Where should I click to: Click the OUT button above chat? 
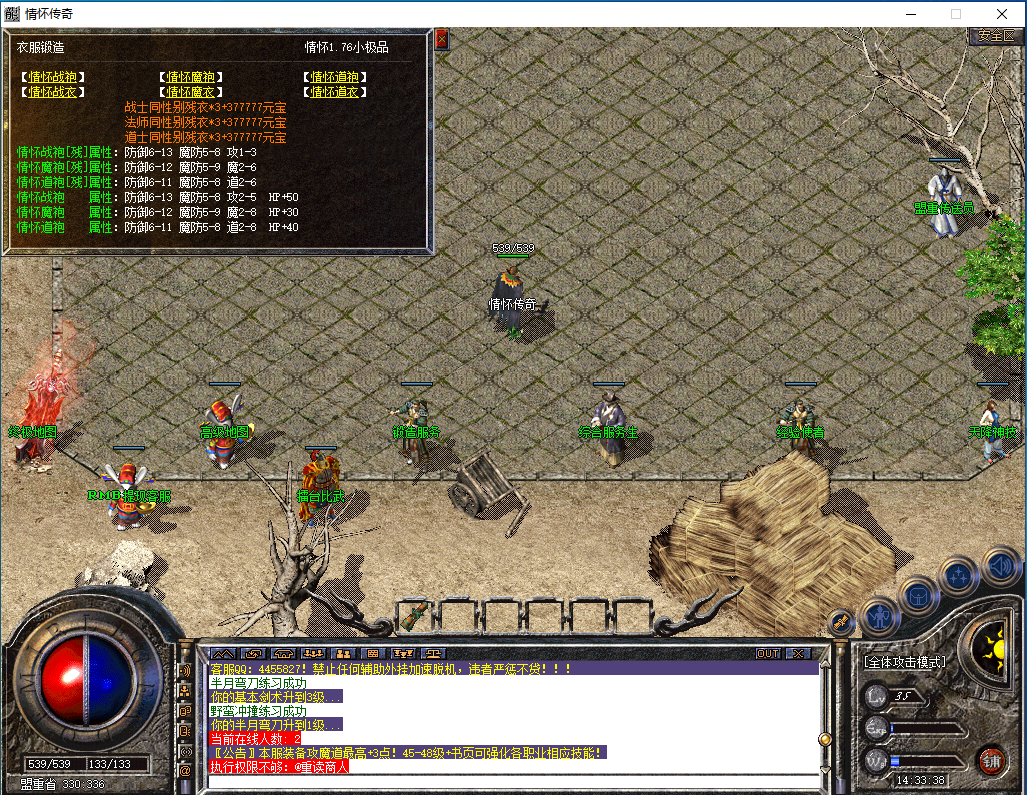[768, 654]
